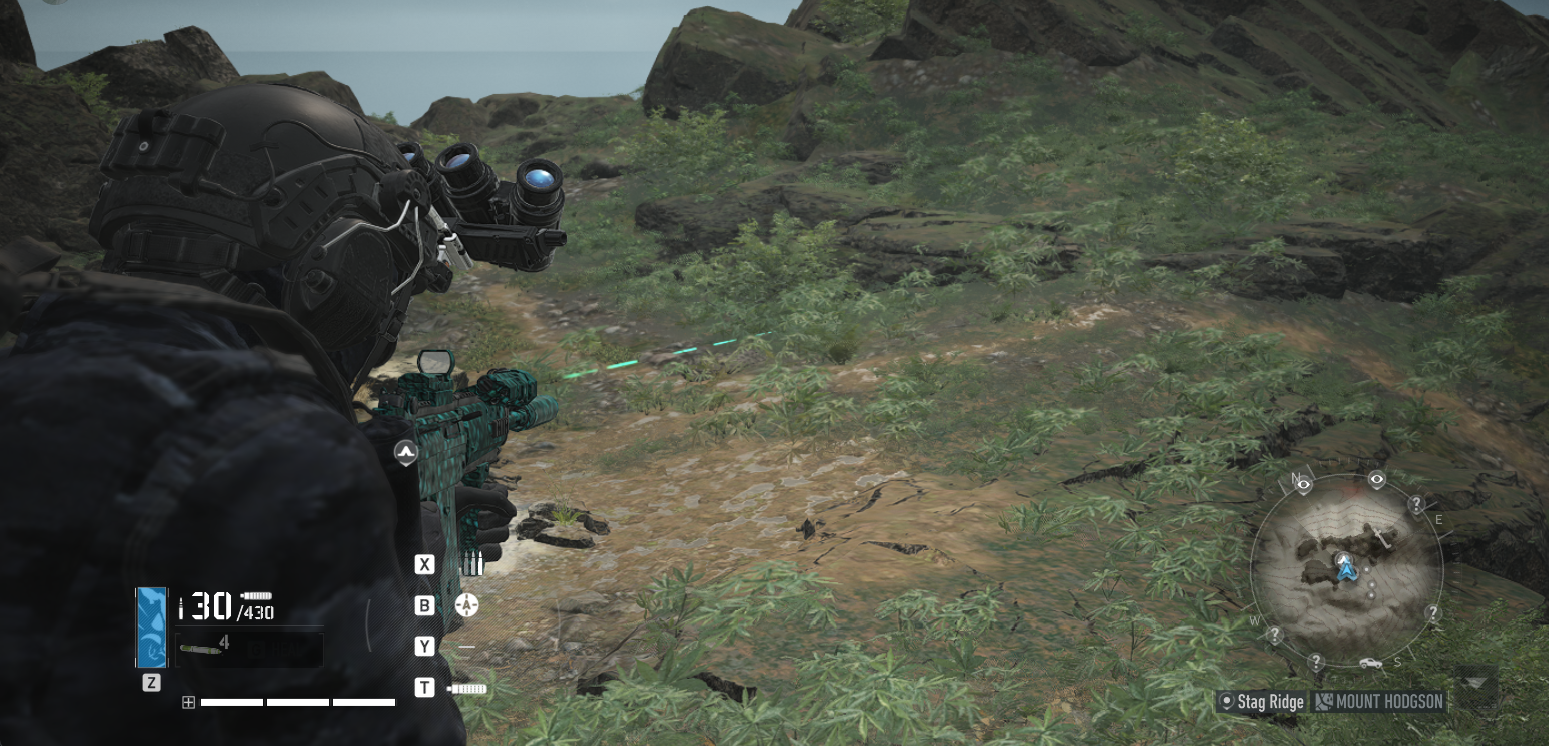Toggle the automatic fire mode icon
This screenshot has height=746, width=1549.
[x=467, y=605]
